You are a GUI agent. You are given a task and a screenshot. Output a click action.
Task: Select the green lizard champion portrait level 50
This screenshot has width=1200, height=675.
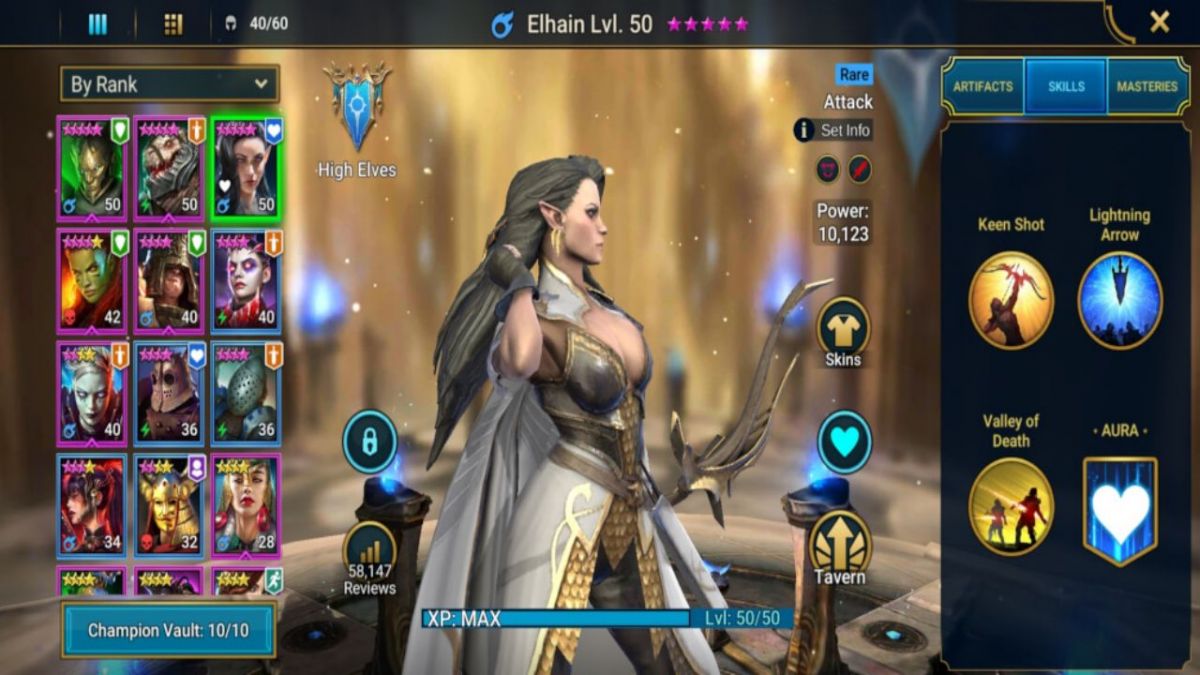click(x=92, y=168)
